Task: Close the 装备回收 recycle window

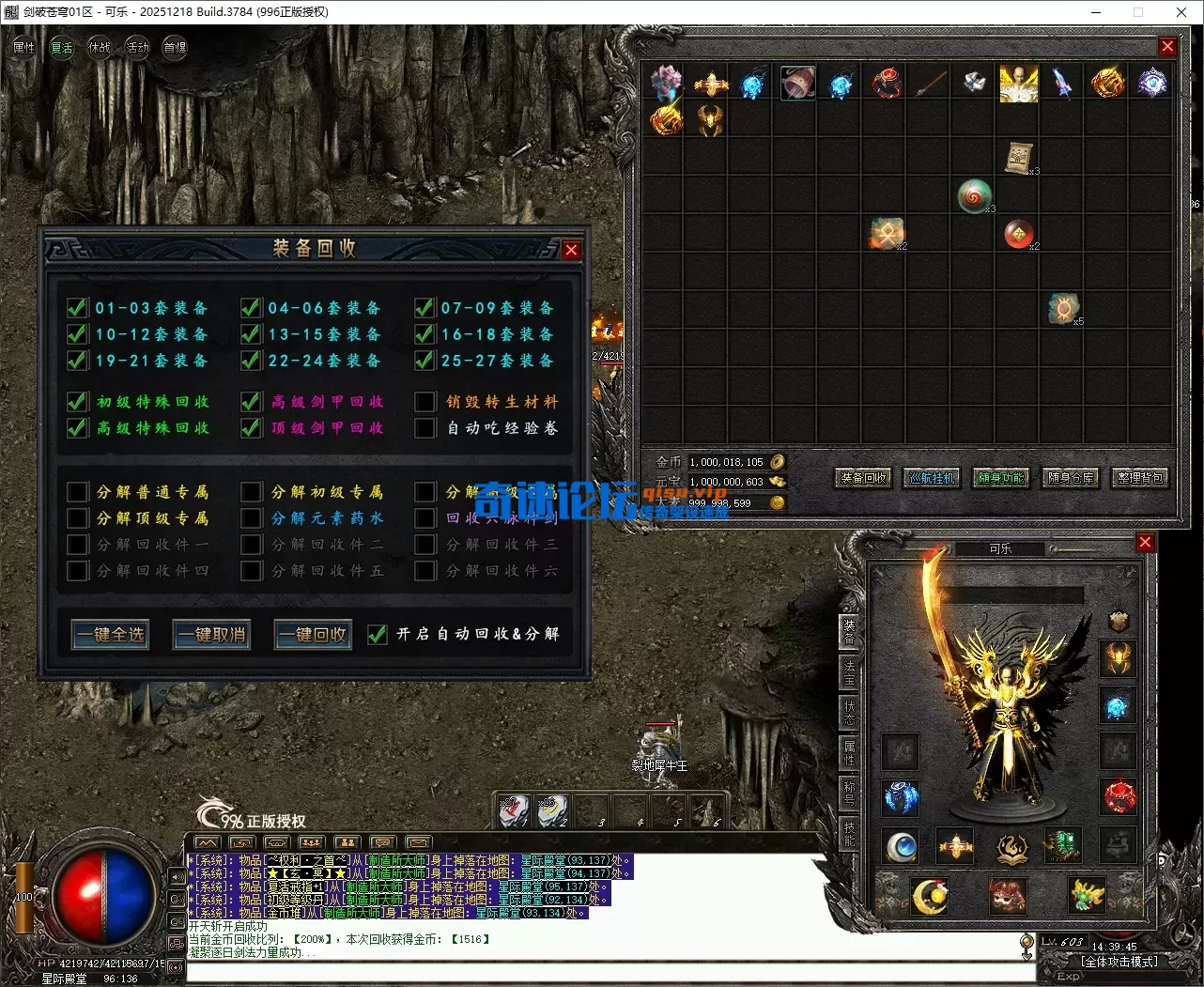Action: pyautogui.click(x=571, y=250)
